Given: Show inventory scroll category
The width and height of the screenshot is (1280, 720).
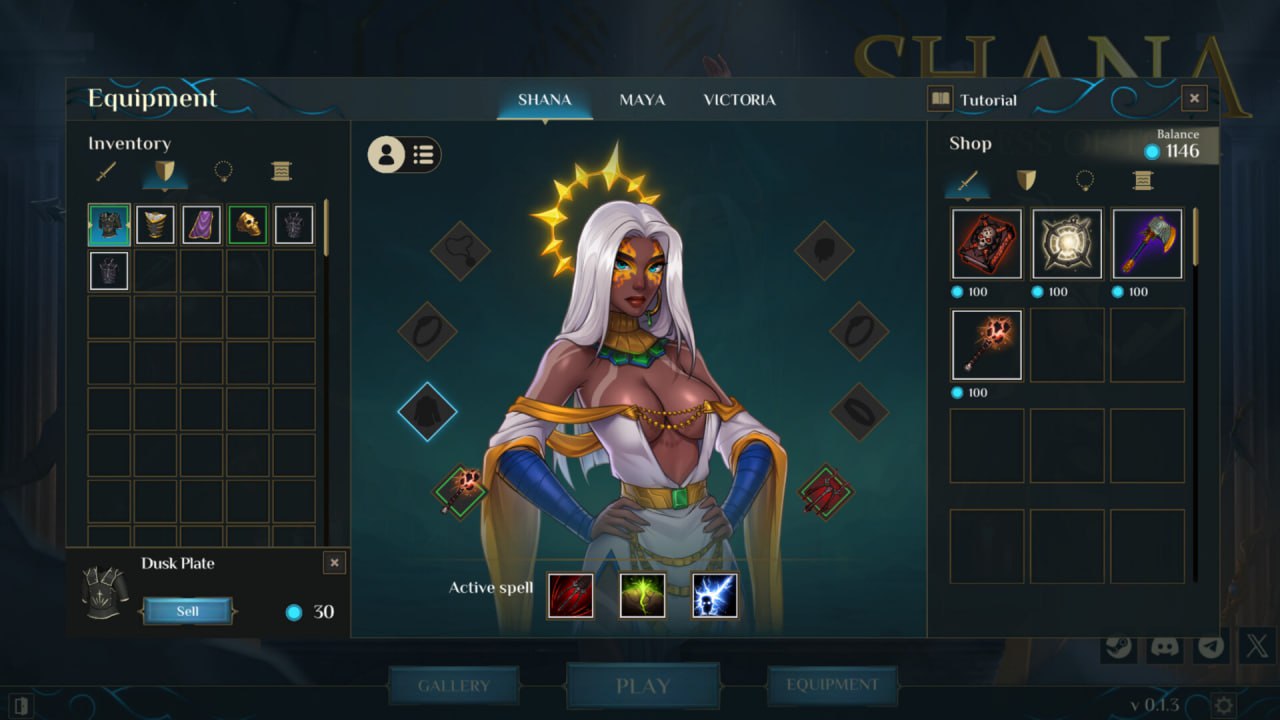Looking at the screenshot, I should [281, 172].
